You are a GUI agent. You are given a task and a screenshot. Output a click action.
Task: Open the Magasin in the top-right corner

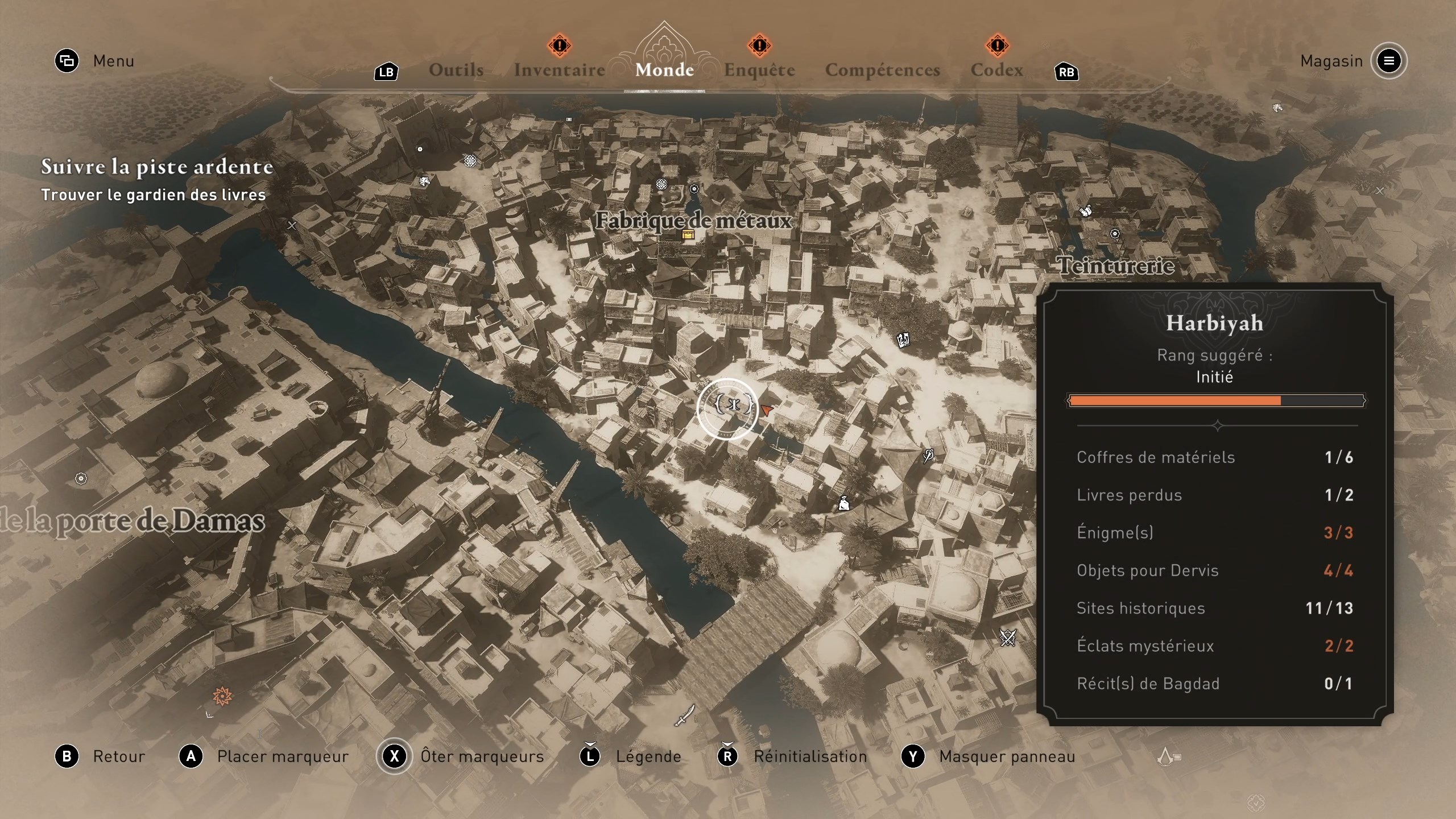1331,61
